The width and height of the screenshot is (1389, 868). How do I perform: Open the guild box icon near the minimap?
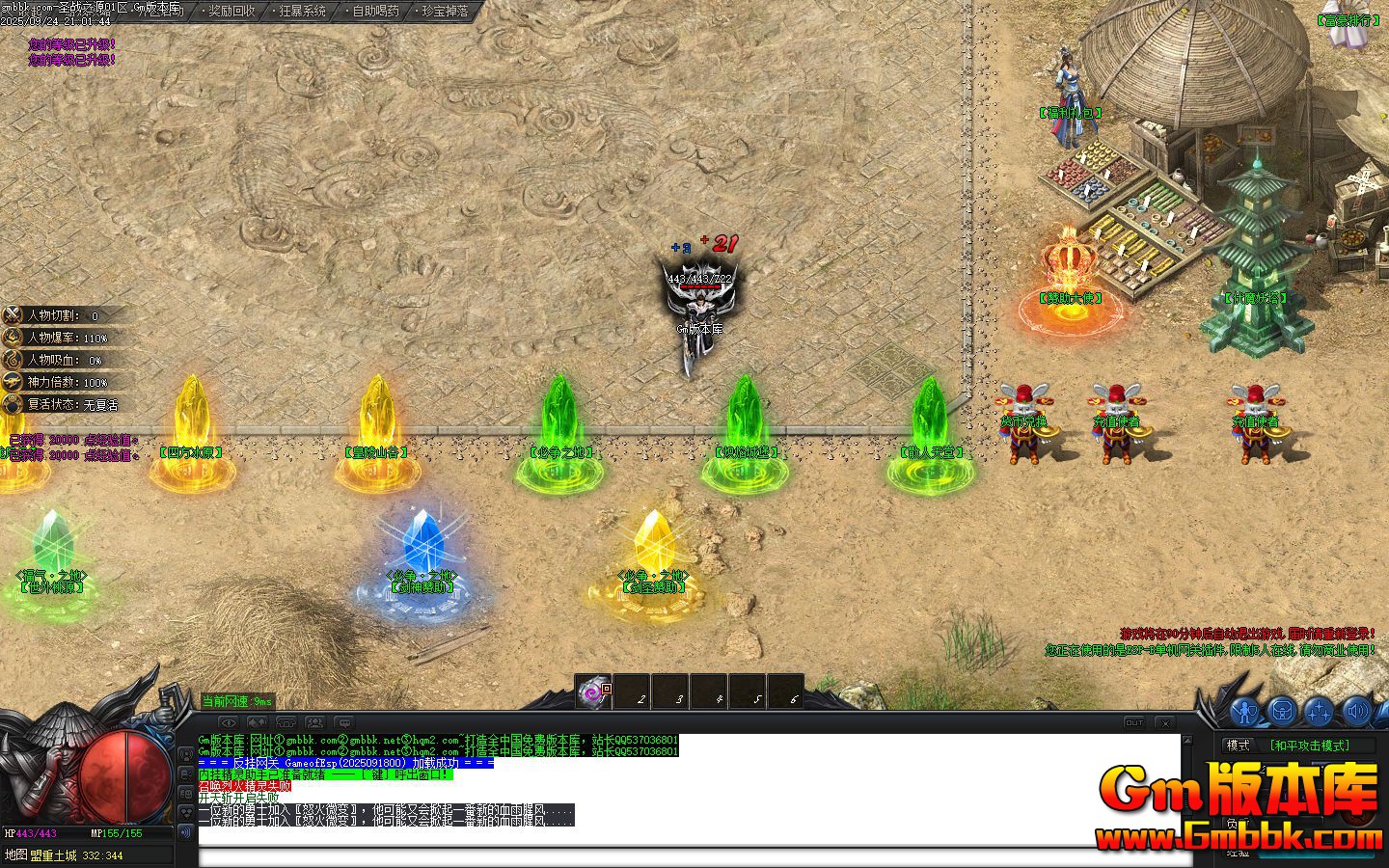1282,712
